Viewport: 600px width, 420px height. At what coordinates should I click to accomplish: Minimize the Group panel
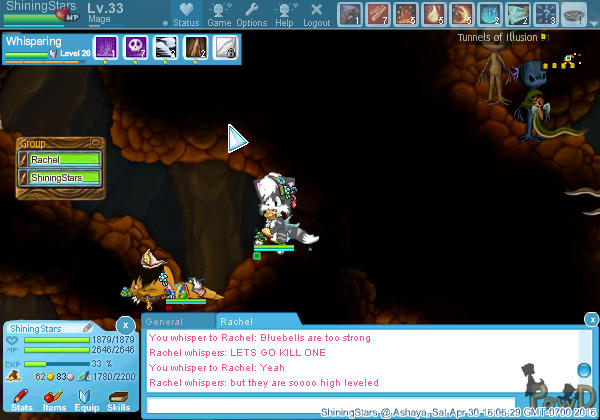tap(96, 143)
